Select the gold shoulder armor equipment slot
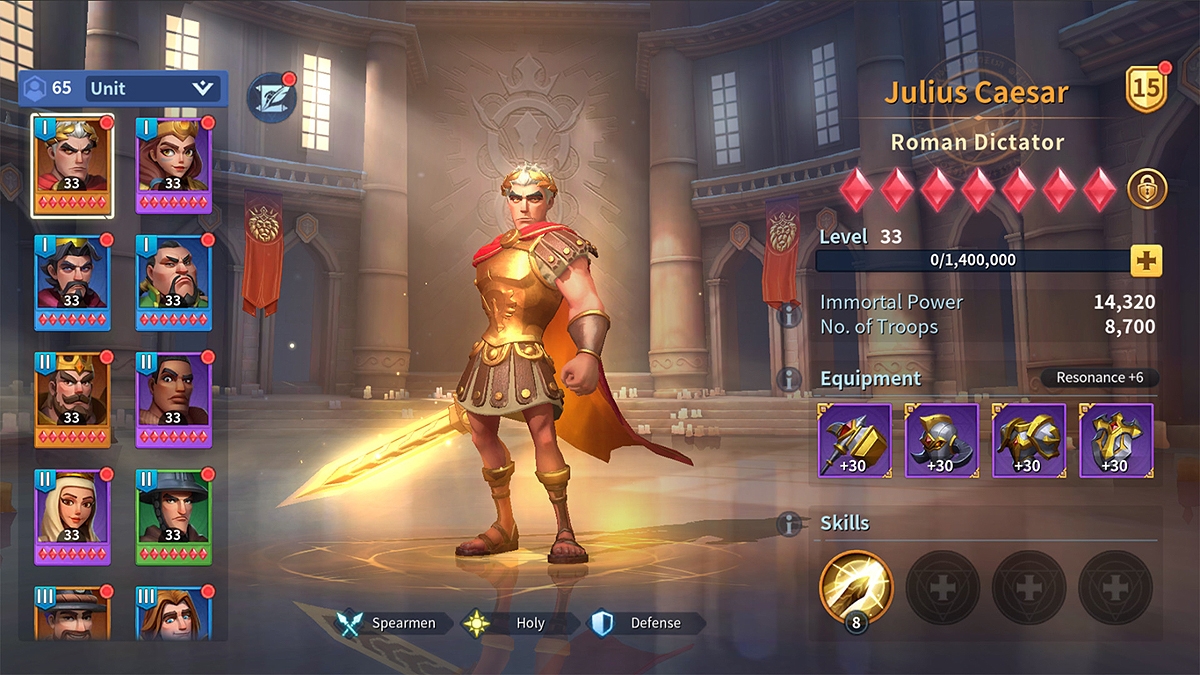This screenshot has height=675, width=1200. (x=1029, y=440)
